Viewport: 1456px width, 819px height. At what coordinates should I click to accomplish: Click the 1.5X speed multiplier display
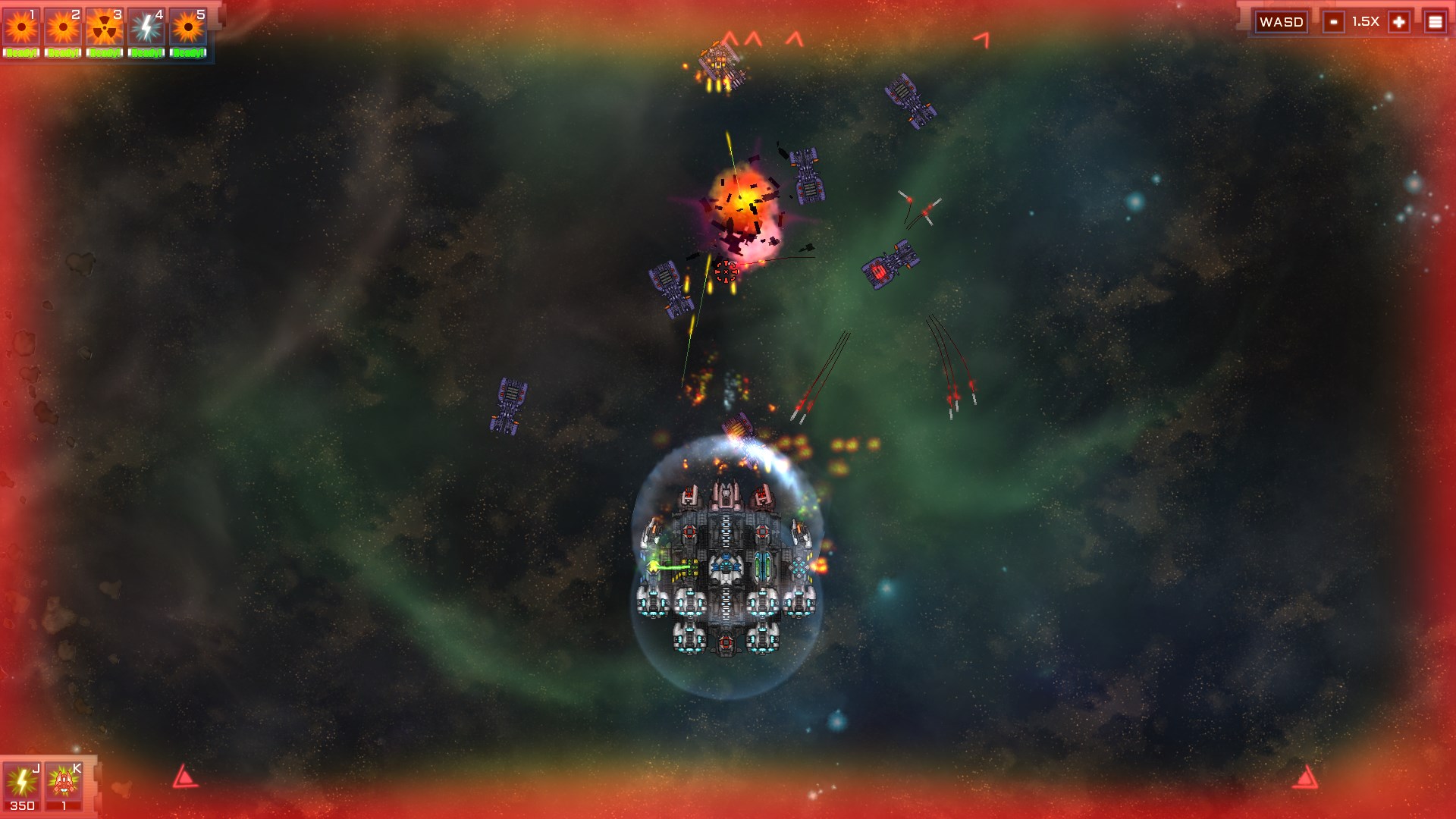1366,21
